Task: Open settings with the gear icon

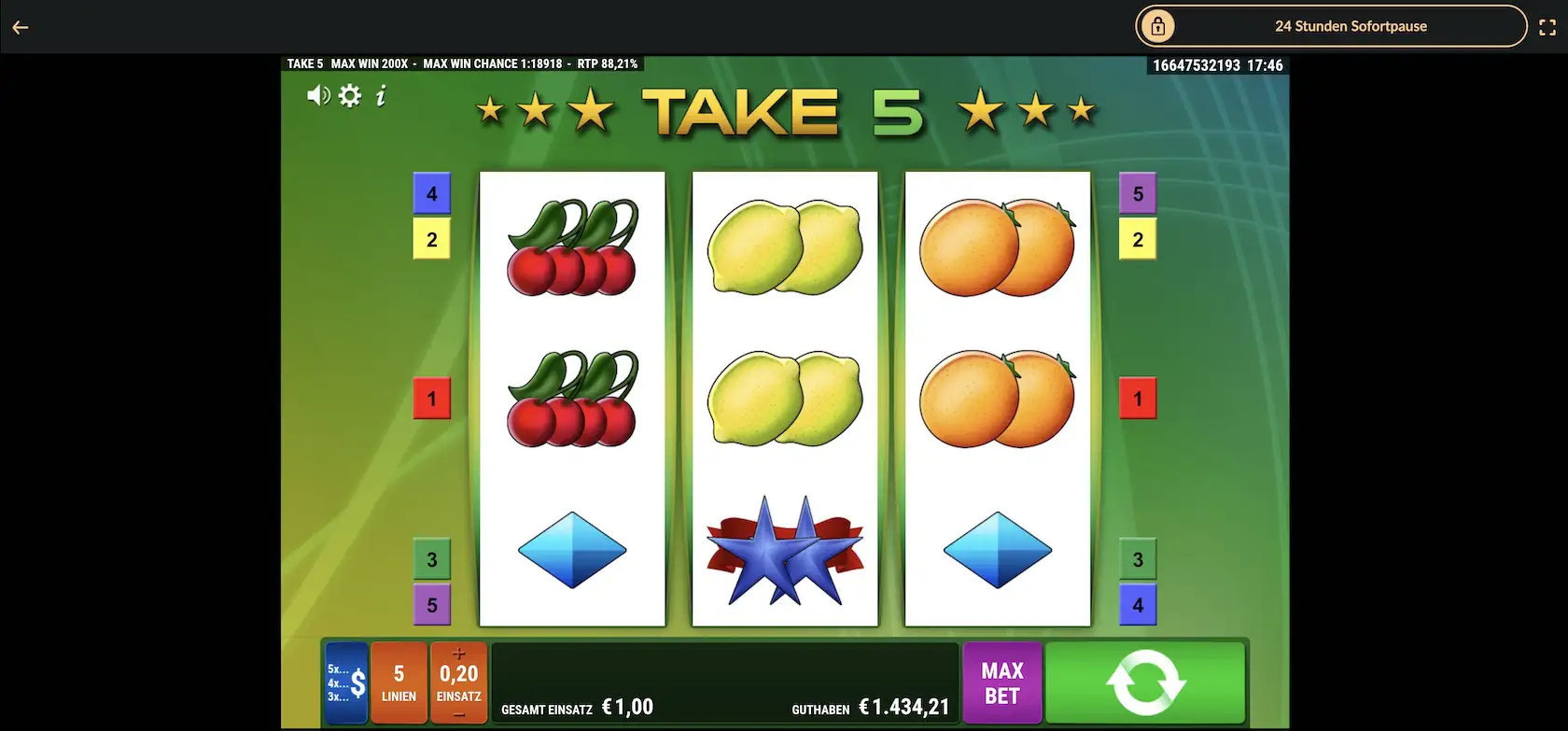Action: pos(349,95)
